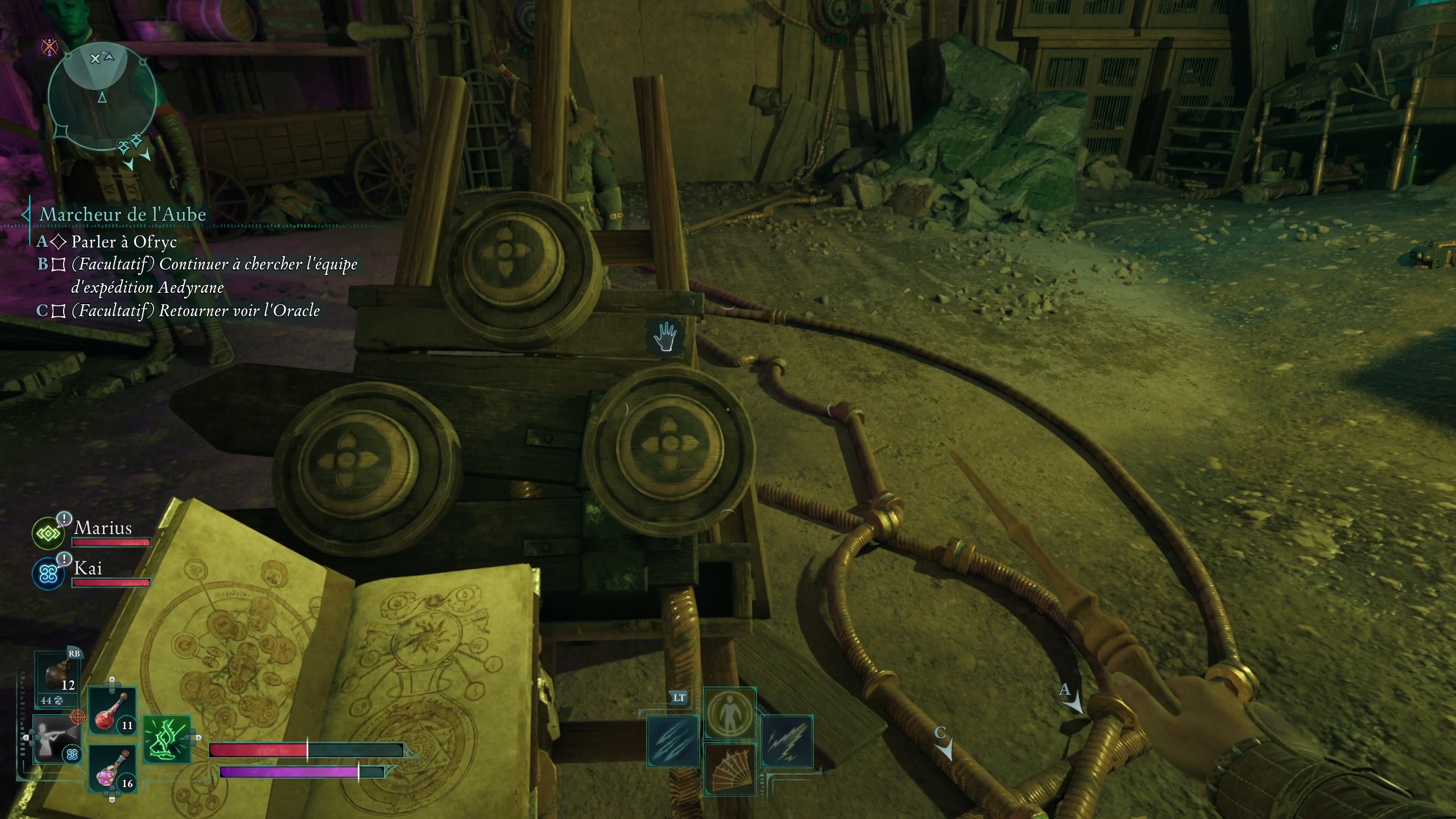
Task: Activate the flaming fan ability
Action: (x=730, y=769)
